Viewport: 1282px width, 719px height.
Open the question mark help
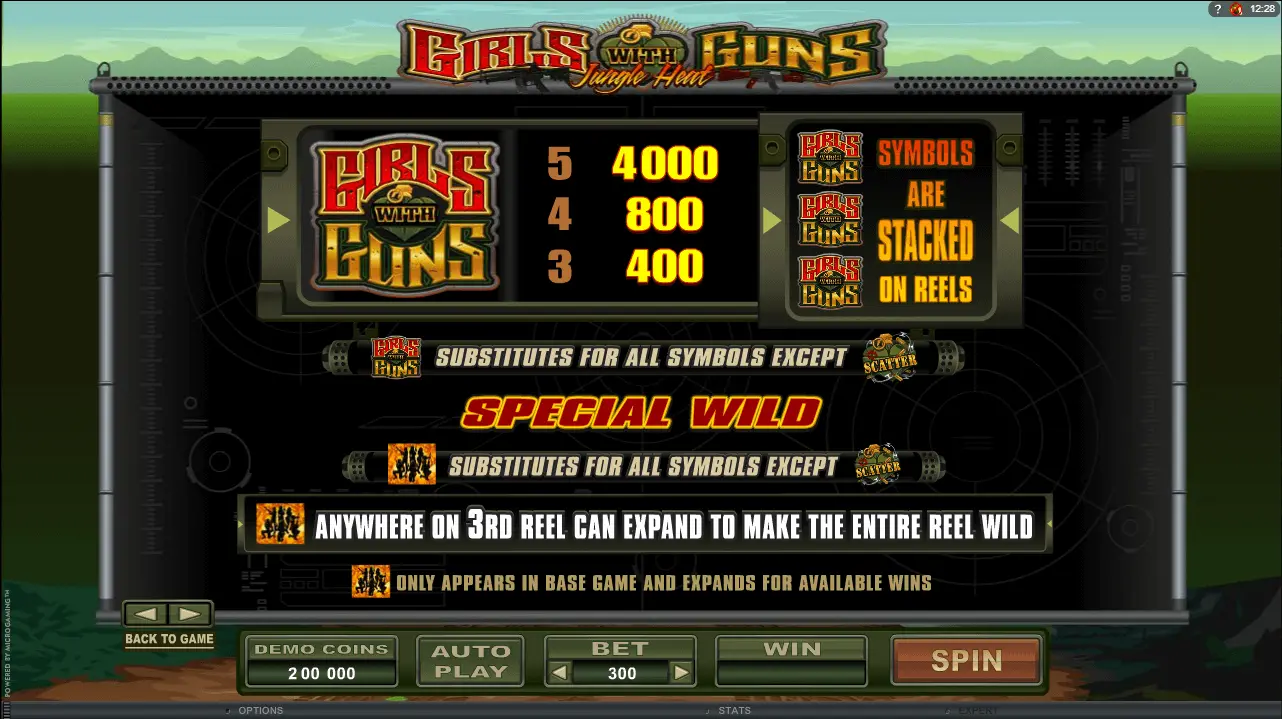(x=1216, y=9)
